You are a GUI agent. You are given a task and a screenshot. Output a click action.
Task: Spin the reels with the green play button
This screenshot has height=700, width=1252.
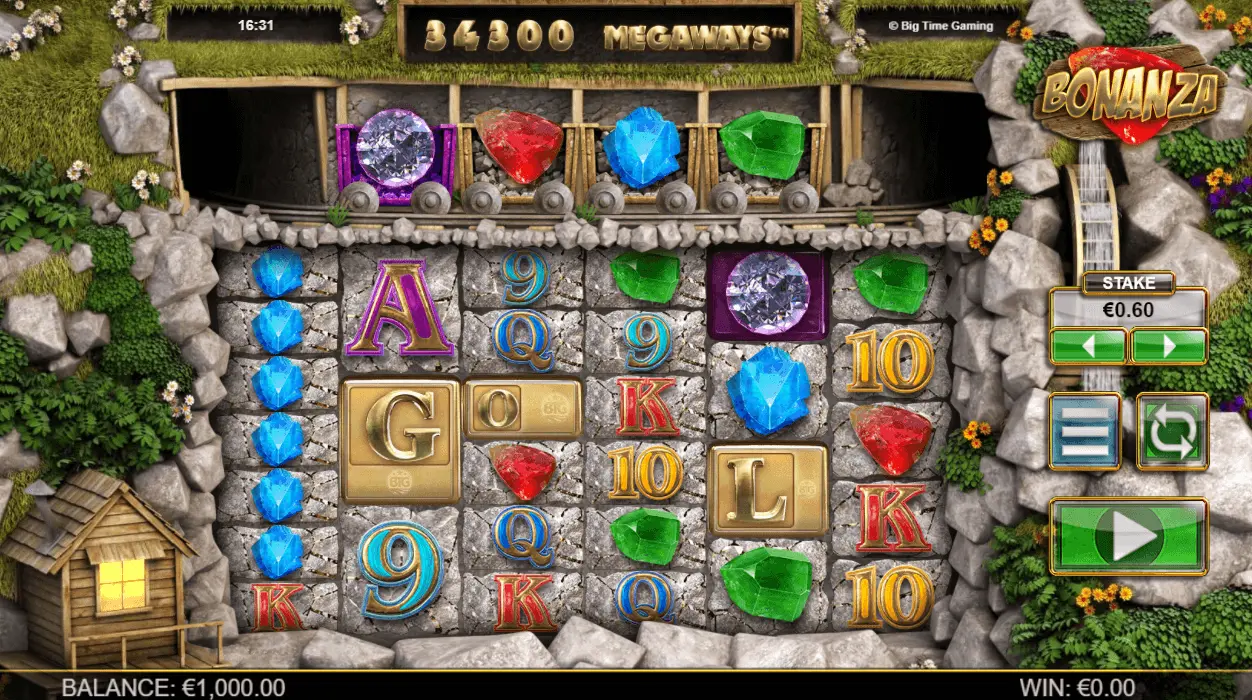point(1128,537)
